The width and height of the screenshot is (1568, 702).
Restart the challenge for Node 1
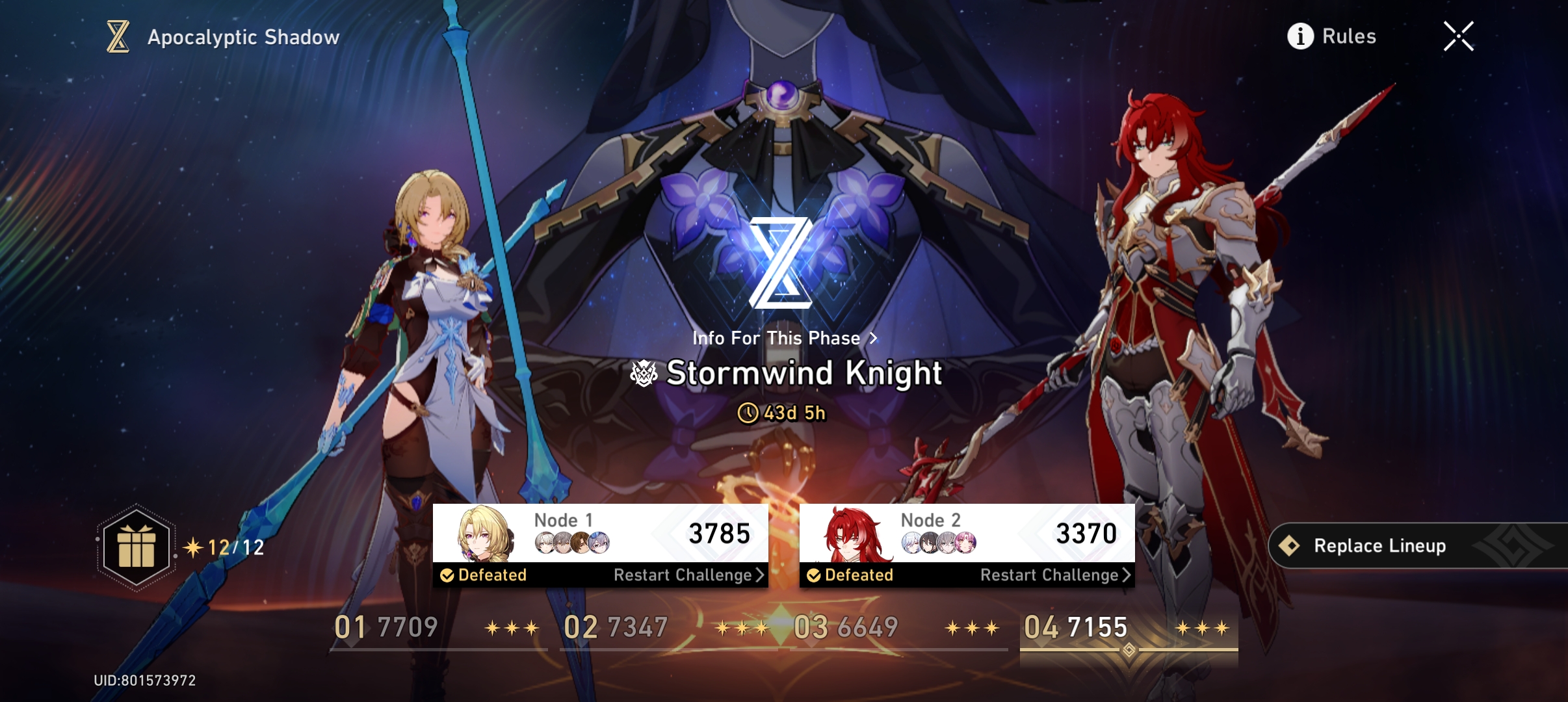tap(682, 575)
